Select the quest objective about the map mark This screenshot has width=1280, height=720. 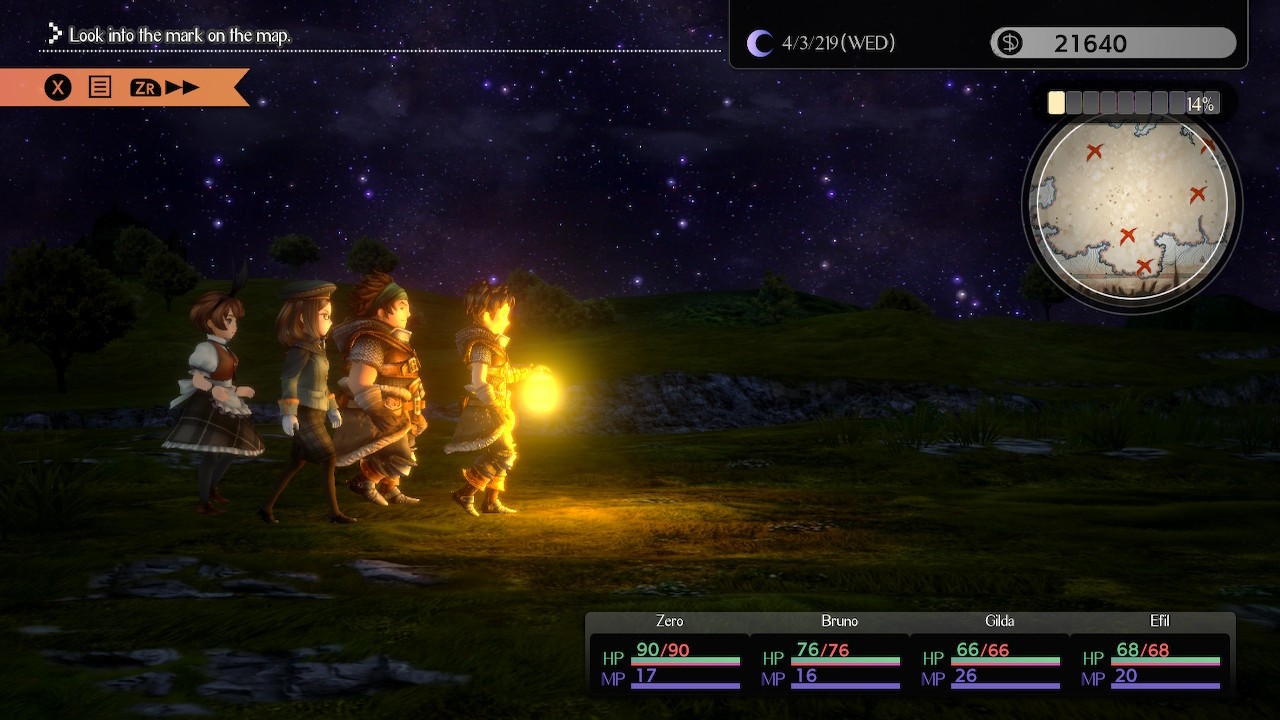point(180,36)
